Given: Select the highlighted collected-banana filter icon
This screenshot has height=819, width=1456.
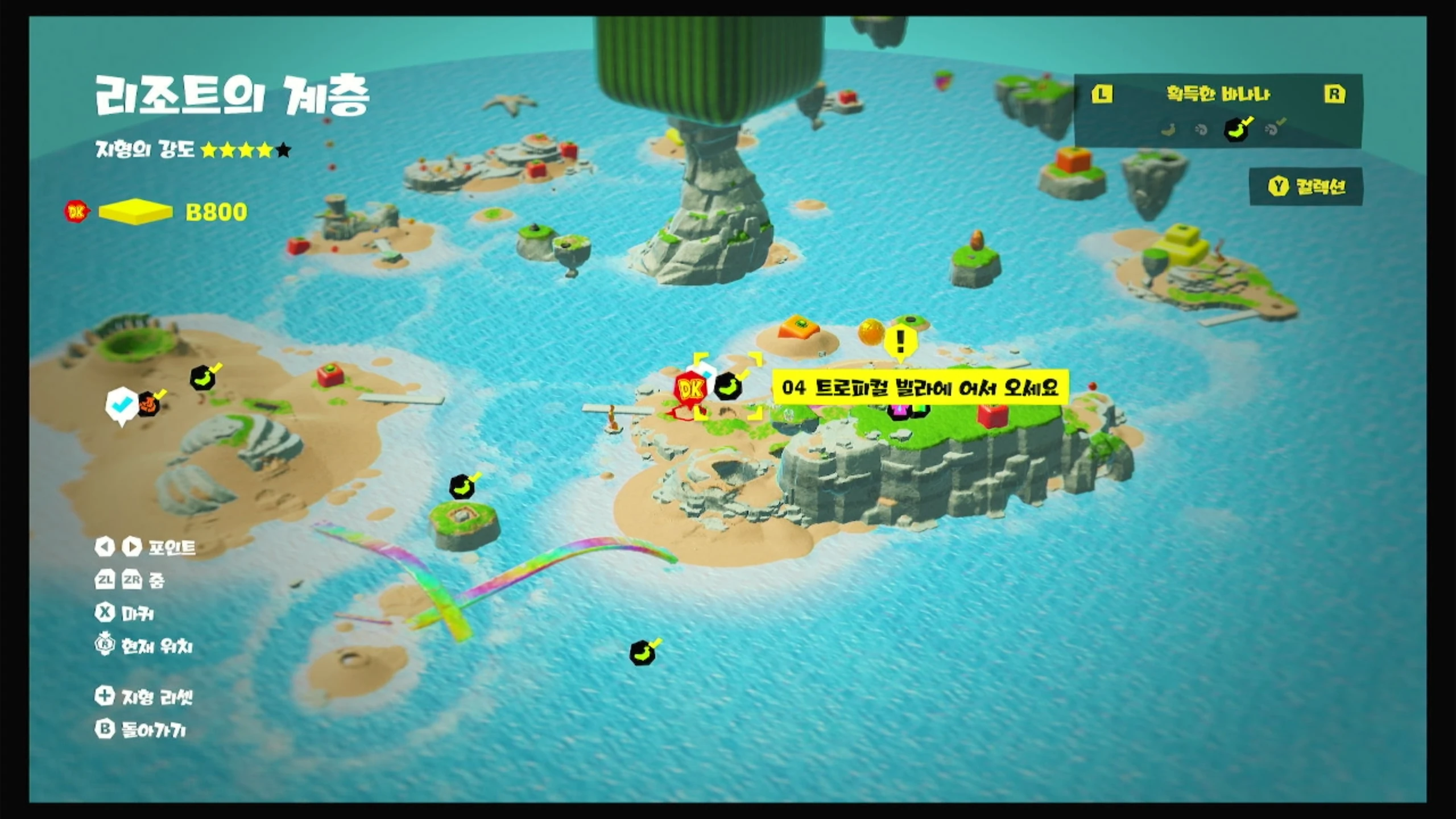Looking at the screenshot, I should pyautogui.click(x=1236, y=130).
